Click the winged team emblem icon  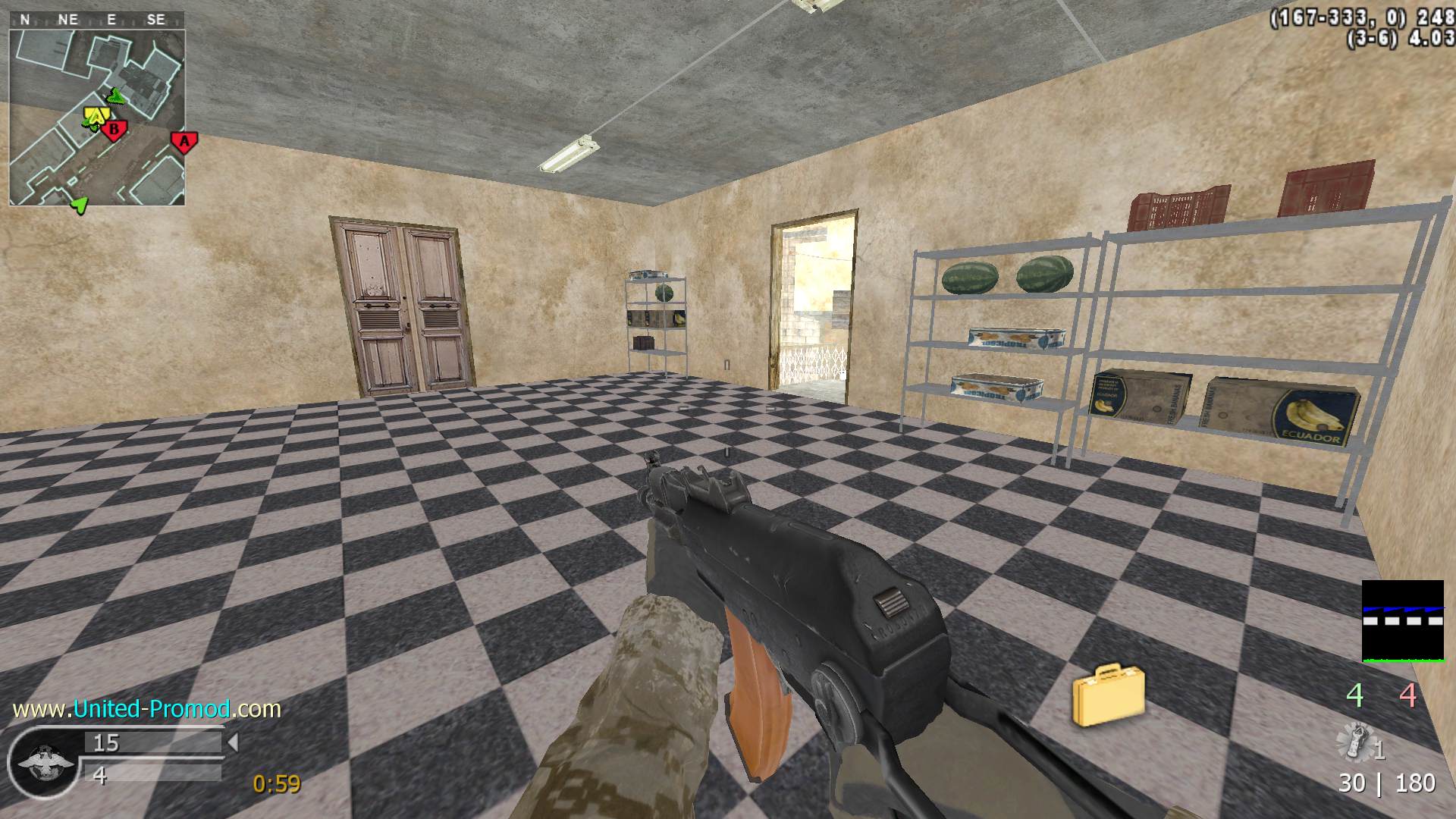[44, 761]
